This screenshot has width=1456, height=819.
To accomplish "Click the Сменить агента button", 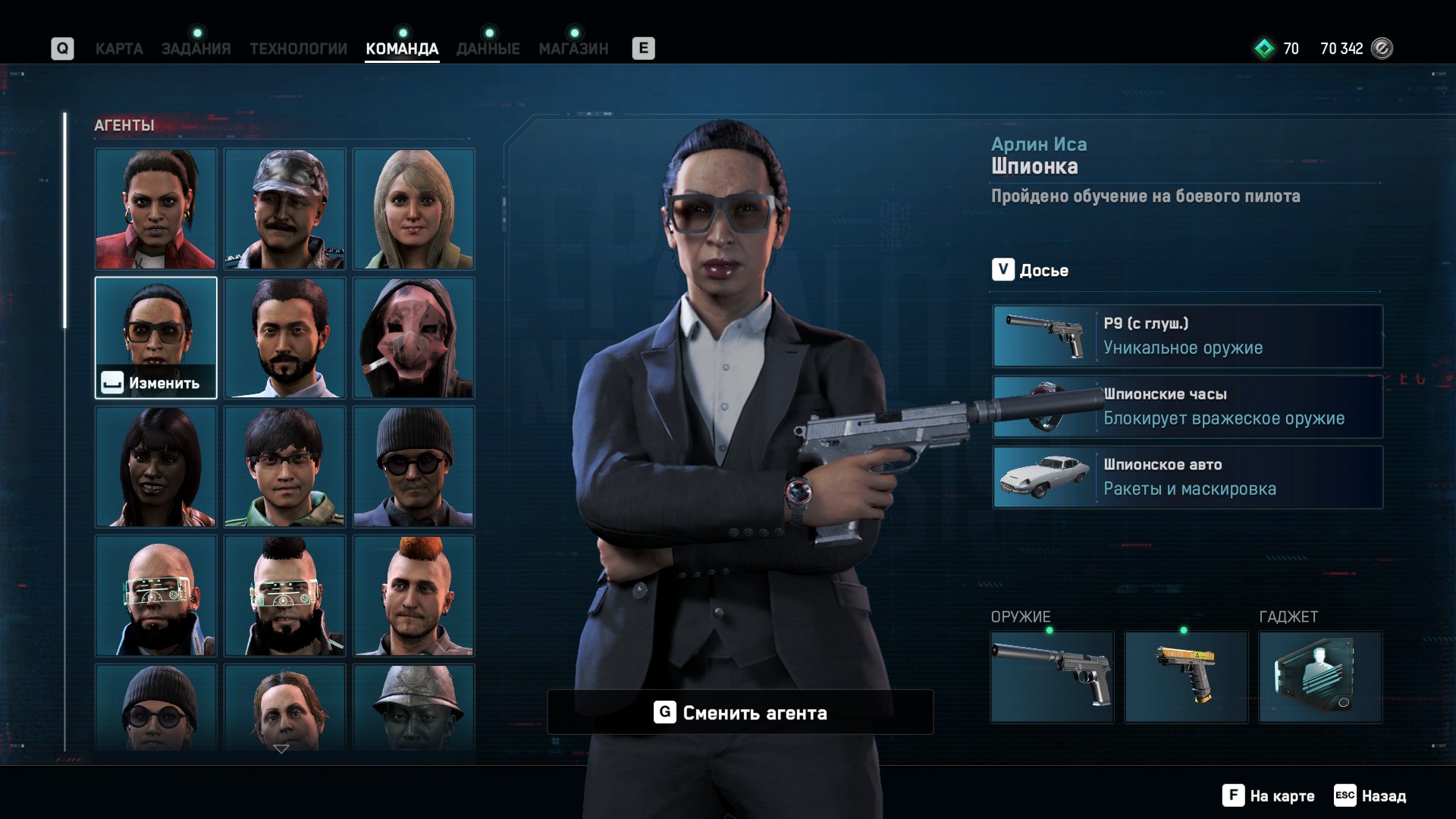I will 740,712.
